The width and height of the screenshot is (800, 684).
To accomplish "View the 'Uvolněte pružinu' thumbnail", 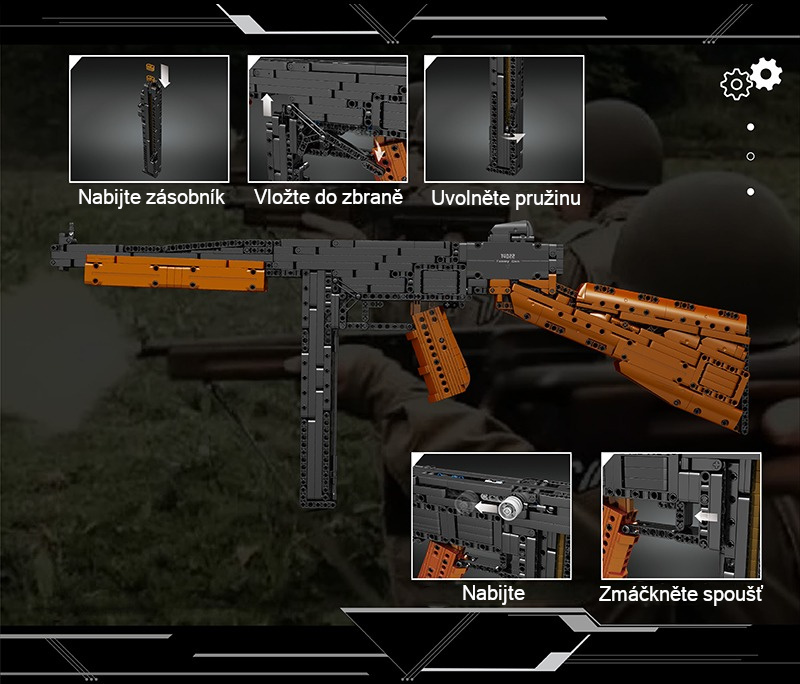I will click(x=504, y=118).
